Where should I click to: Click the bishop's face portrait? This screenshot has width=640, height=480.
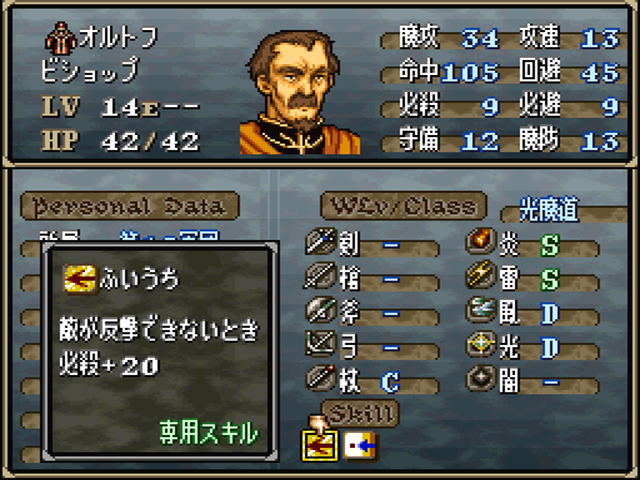click(300, 95)
